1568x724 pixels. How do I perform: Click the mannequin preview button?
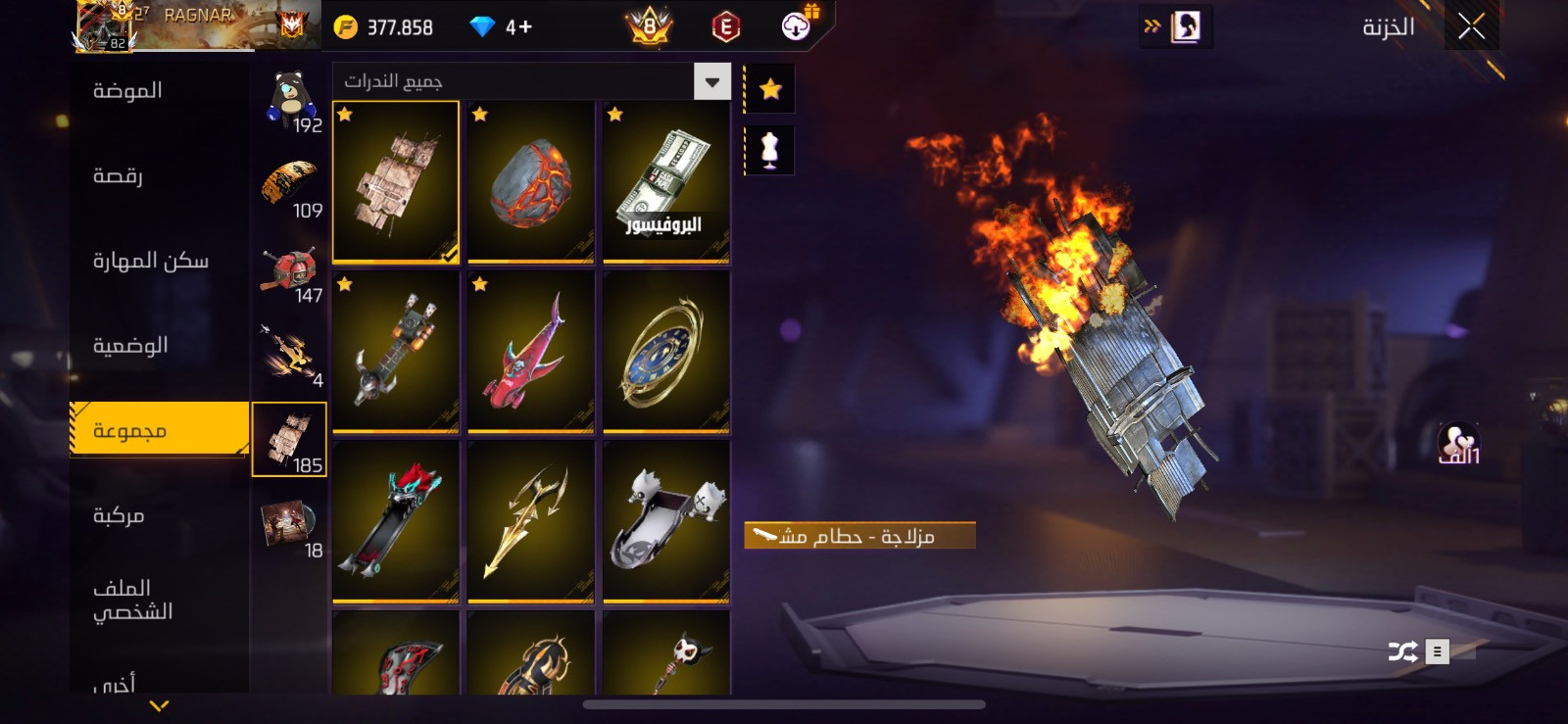coord(770,150)
